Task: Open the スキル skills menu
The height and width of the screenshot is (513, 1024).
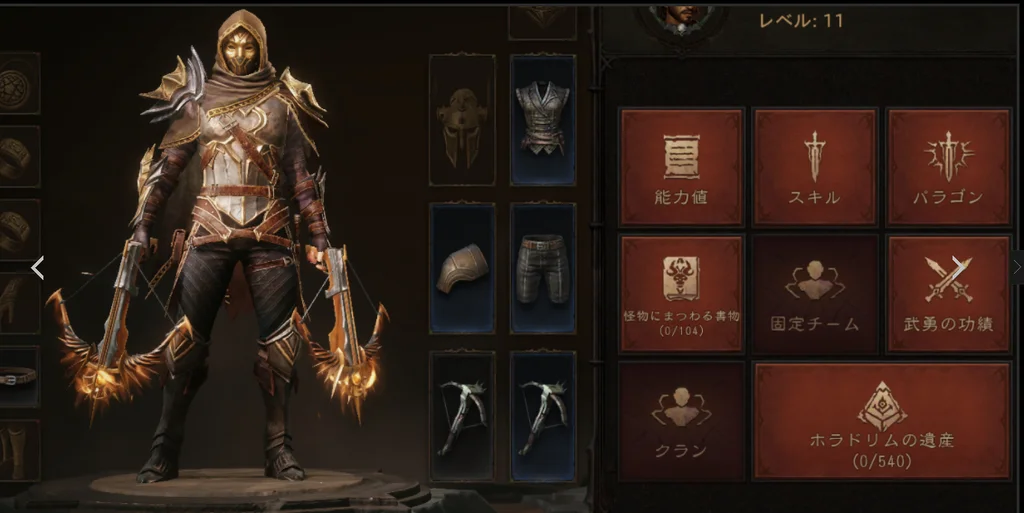Action: (x=815, y=166)
